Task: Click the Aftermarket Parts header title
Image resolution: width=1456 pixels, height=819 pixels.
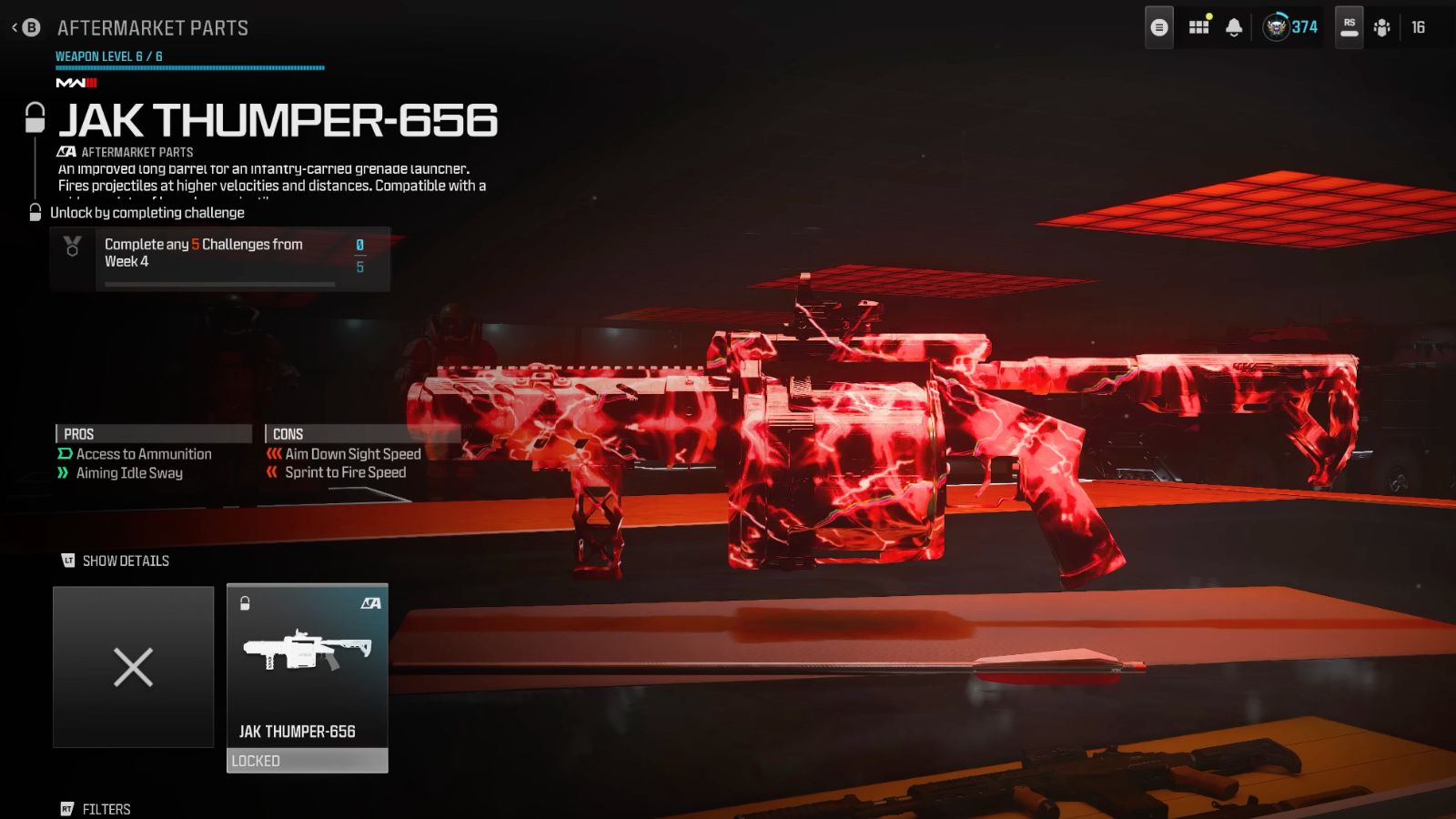Action: [x=151, y=27]
